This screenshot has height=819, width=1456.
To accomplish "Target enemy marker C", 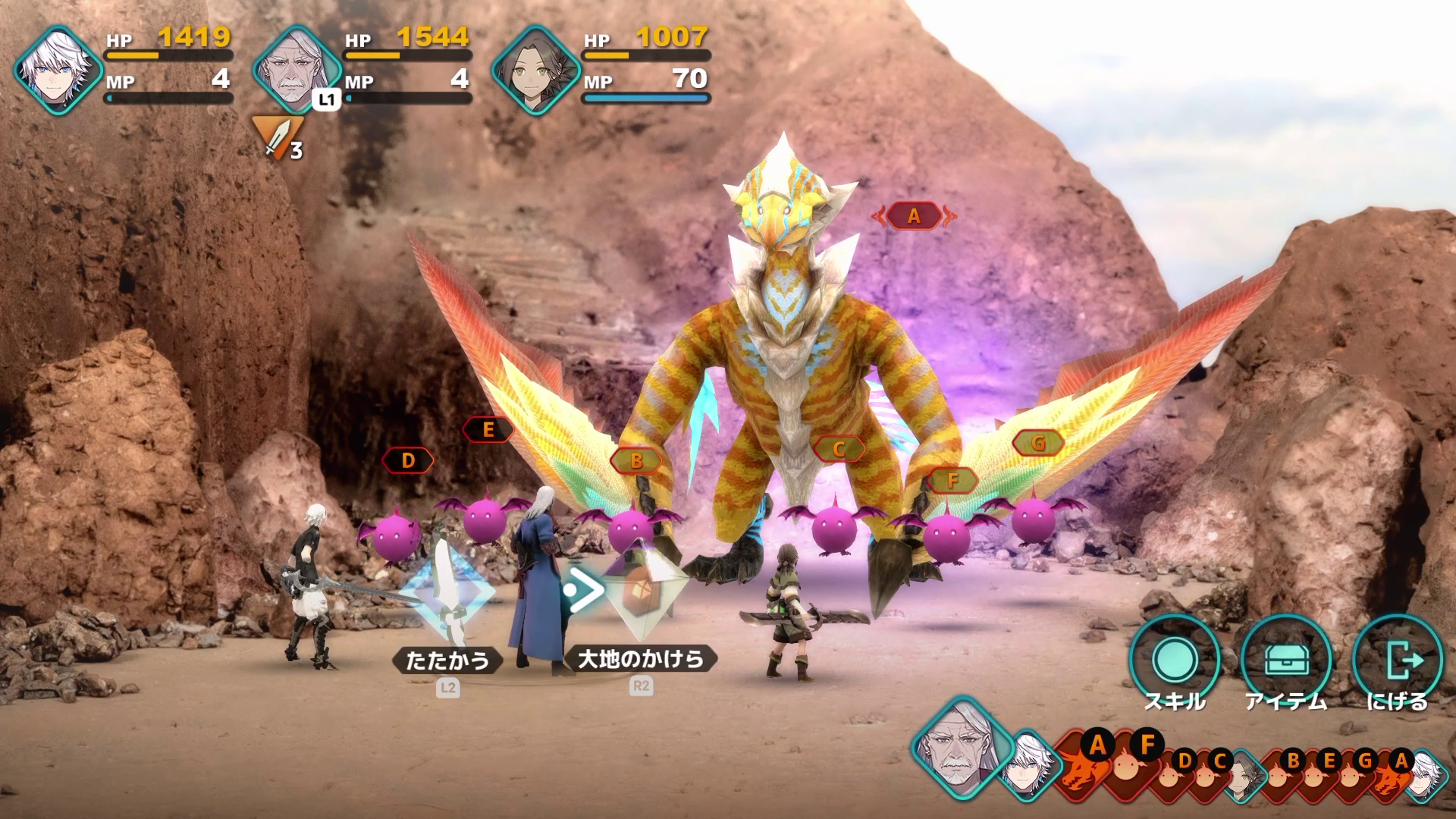I will pyautogui.click(x=838, y=449).
